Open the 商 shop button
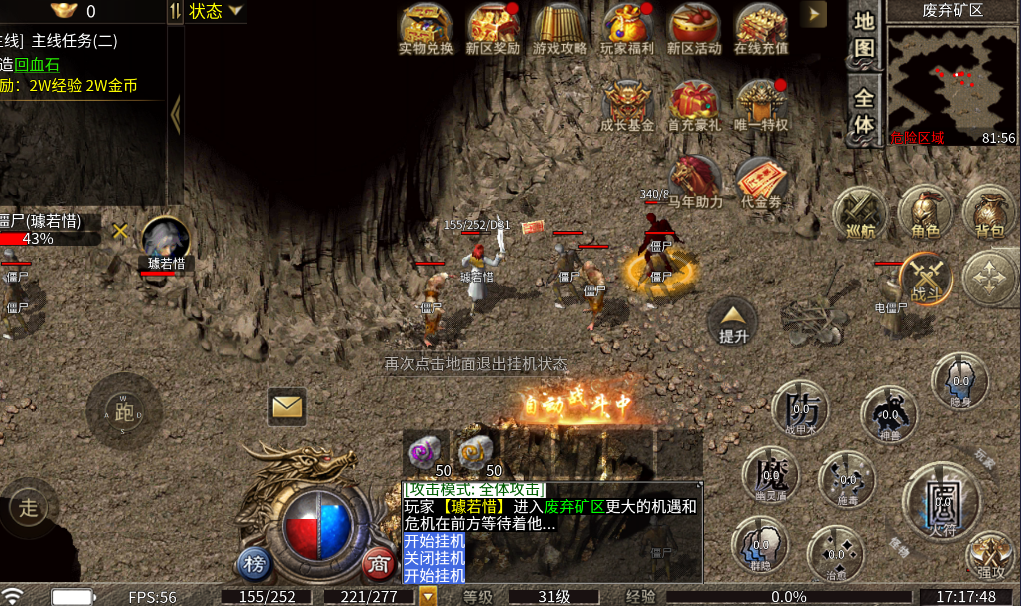1021x606 pixels. pos(377,563)
